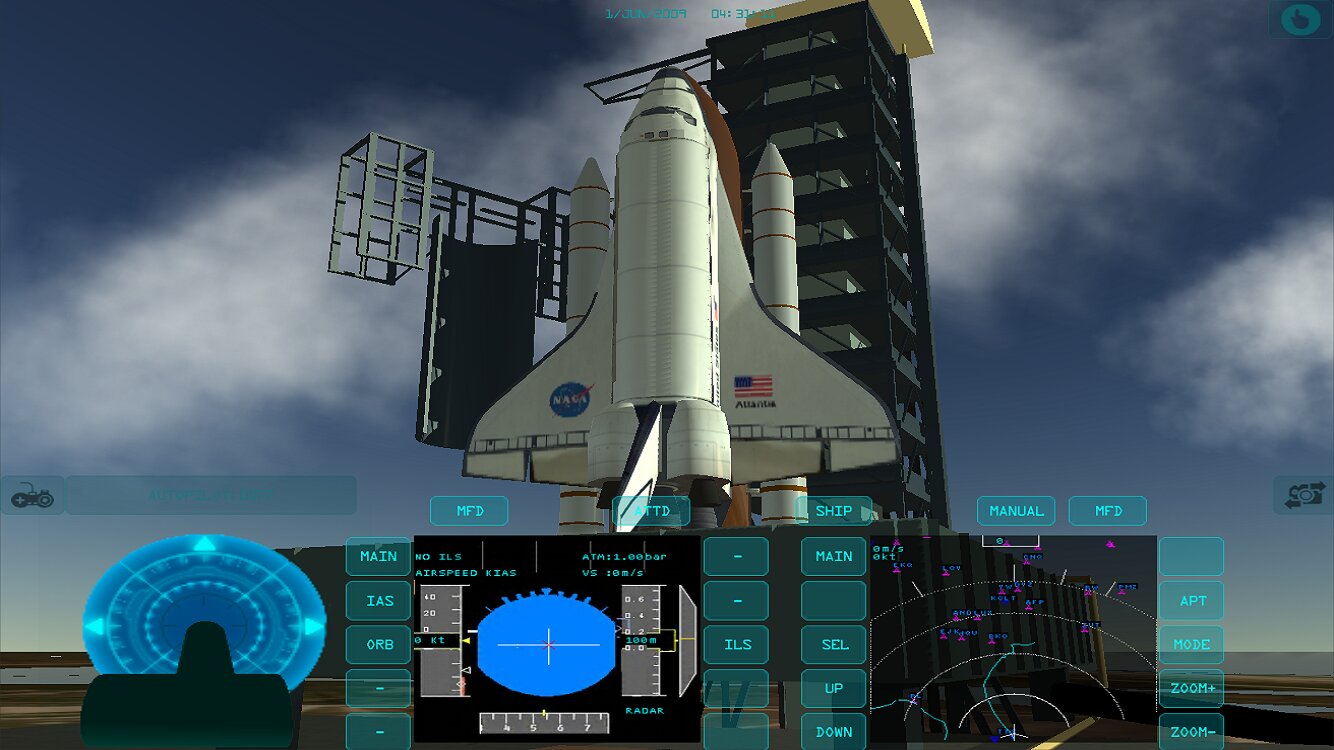Select MAIN button above IAS
Viewport: 1334px width, 750px height.
point(379,556)
